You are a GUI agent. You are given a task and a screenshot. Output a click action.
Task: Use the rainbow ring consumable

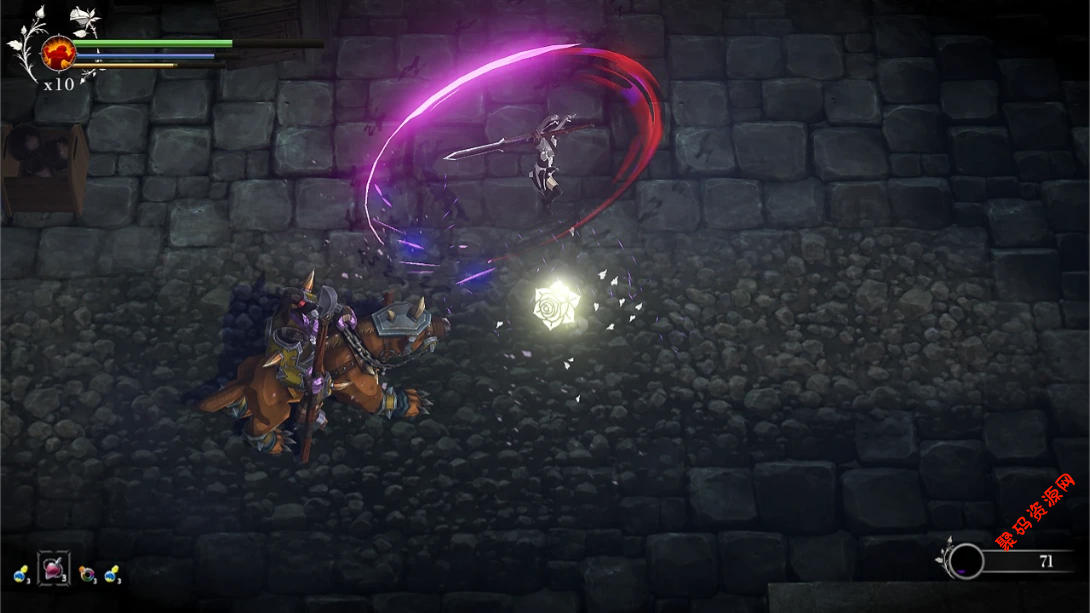click(x=87, y=574)
